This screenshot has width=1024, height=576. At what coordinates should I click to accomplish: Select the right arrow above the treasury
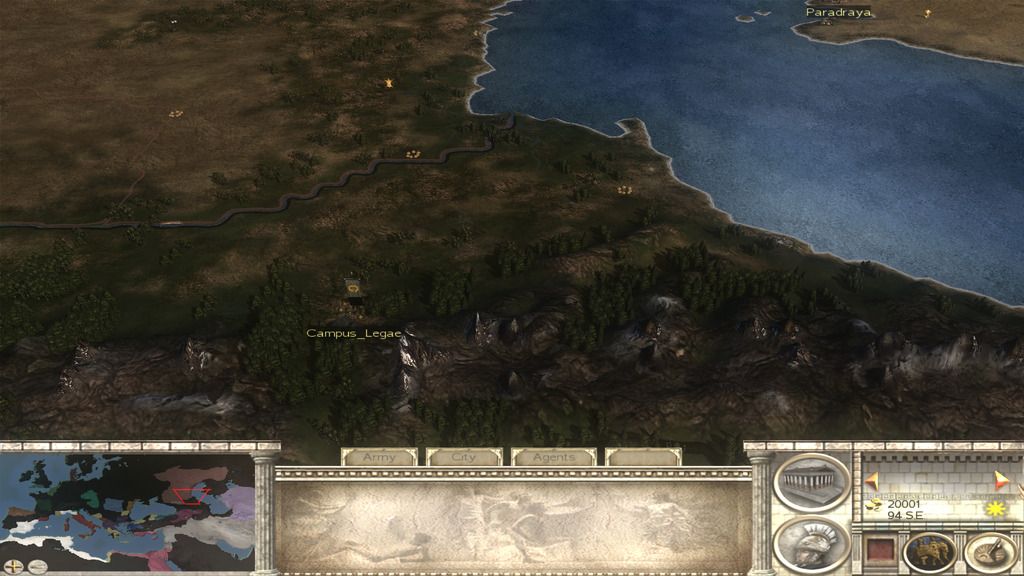1001,480
